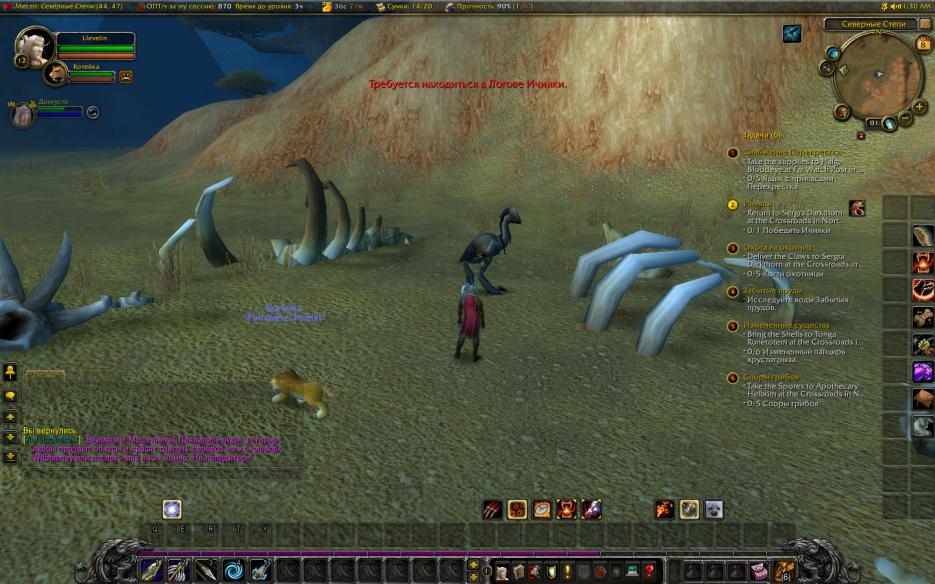The image size is (935, 584).
Task: Open the "Измененные существа" quest entry
Action: coord(786,325)
